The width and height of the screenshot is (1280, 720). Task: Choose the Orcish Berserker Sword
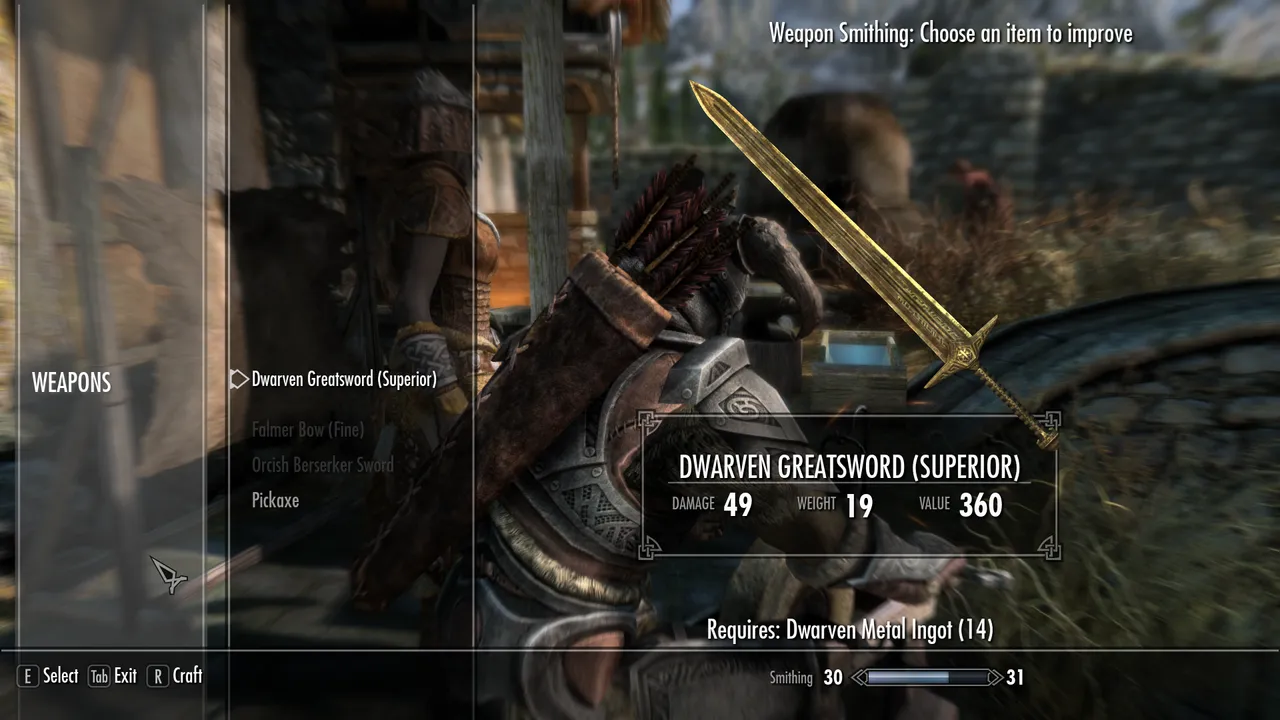(x=322, y=465)
